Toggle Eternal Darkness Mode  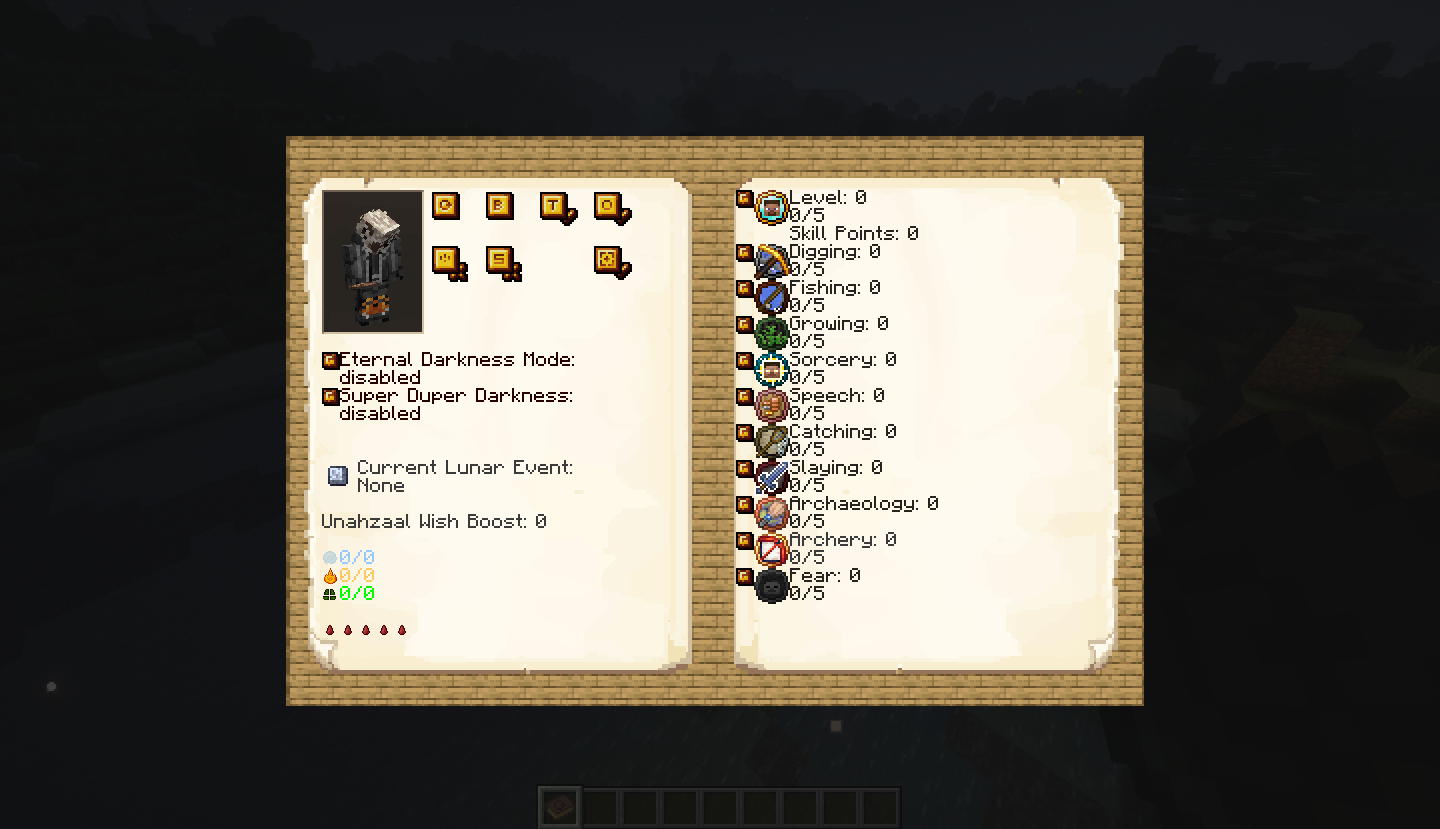pyautogui.click(x=330, y=360)
